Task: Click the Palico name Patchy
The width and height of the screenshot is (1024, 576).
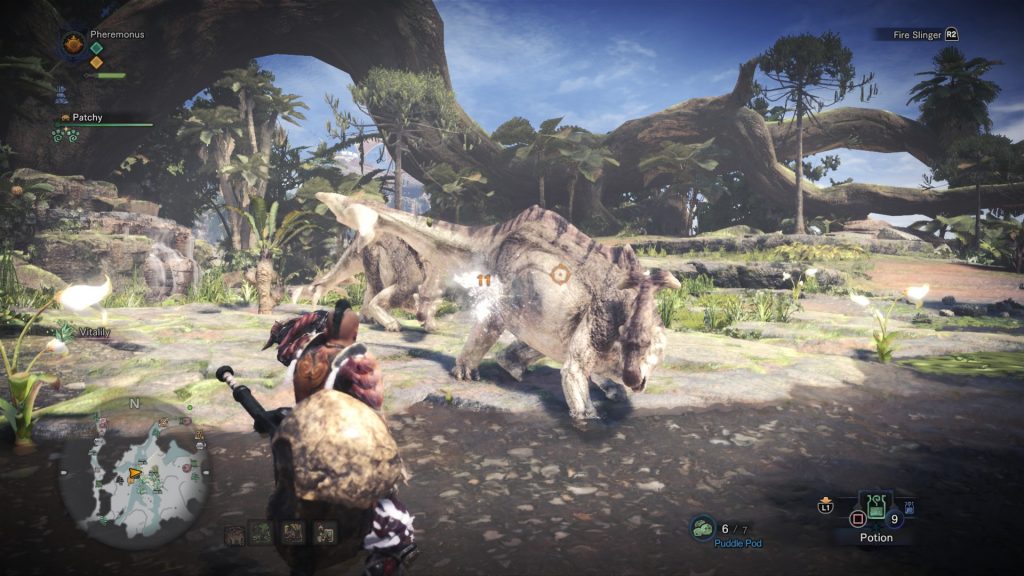Action: (87, 117)
